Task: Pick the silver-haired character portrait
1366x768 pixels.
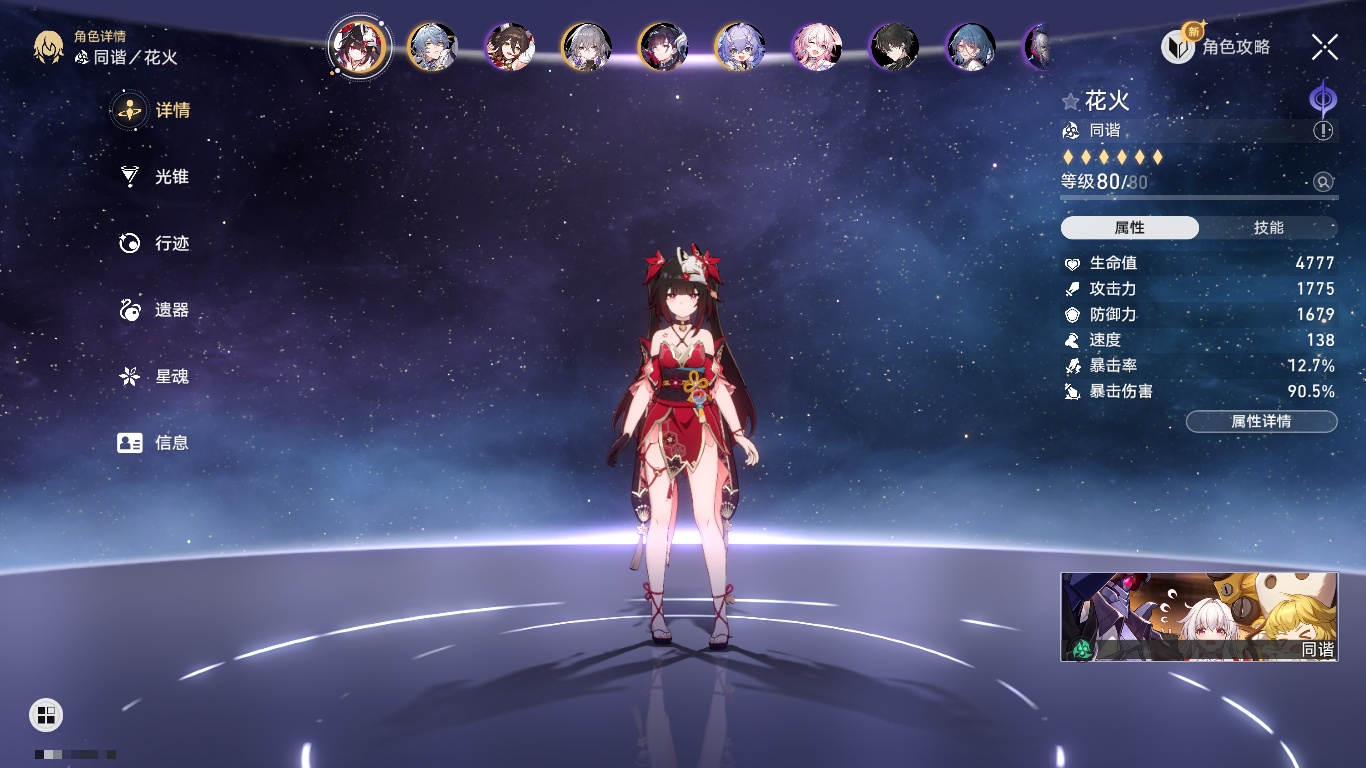Action: point(586,47)
